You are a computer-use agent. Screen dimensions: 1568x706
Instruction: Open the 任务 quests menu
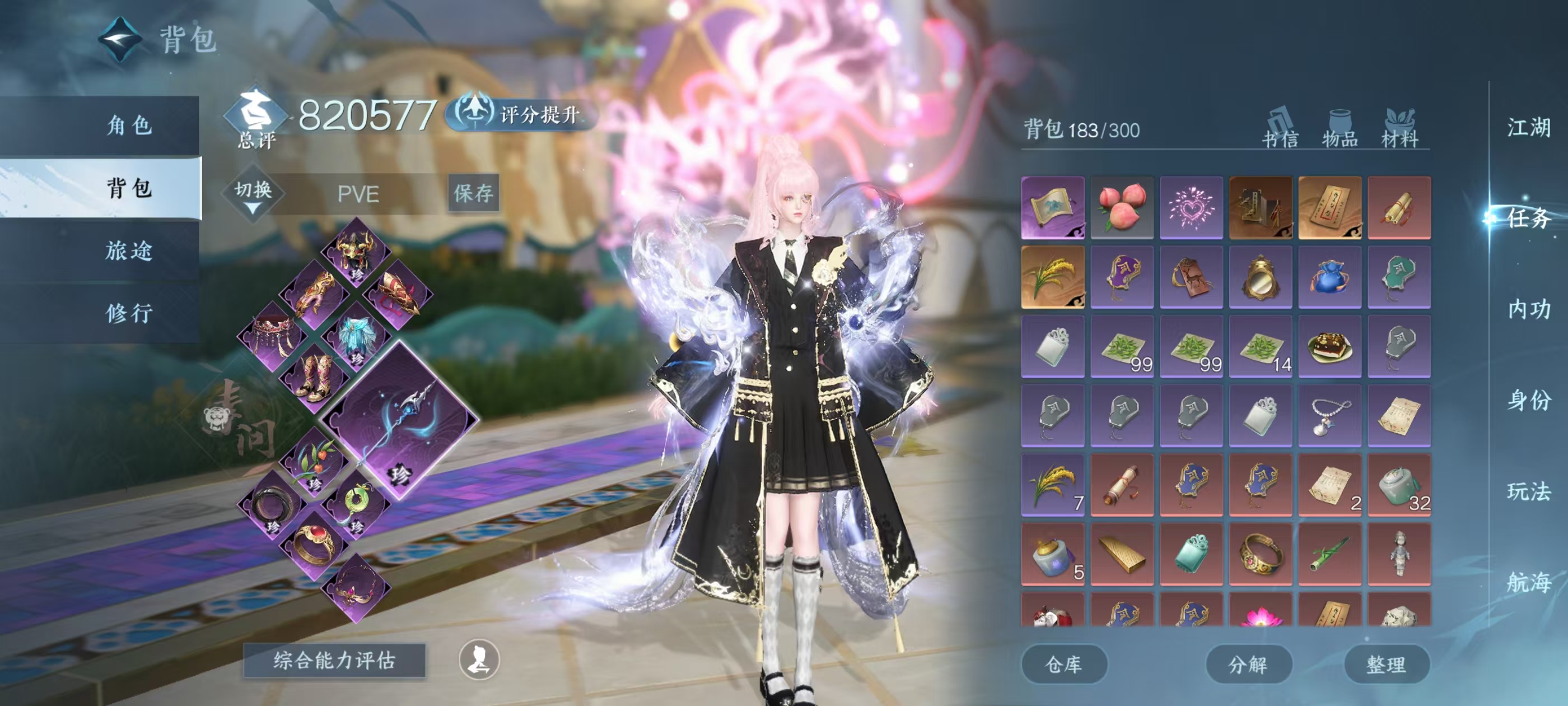(1528, 218)
